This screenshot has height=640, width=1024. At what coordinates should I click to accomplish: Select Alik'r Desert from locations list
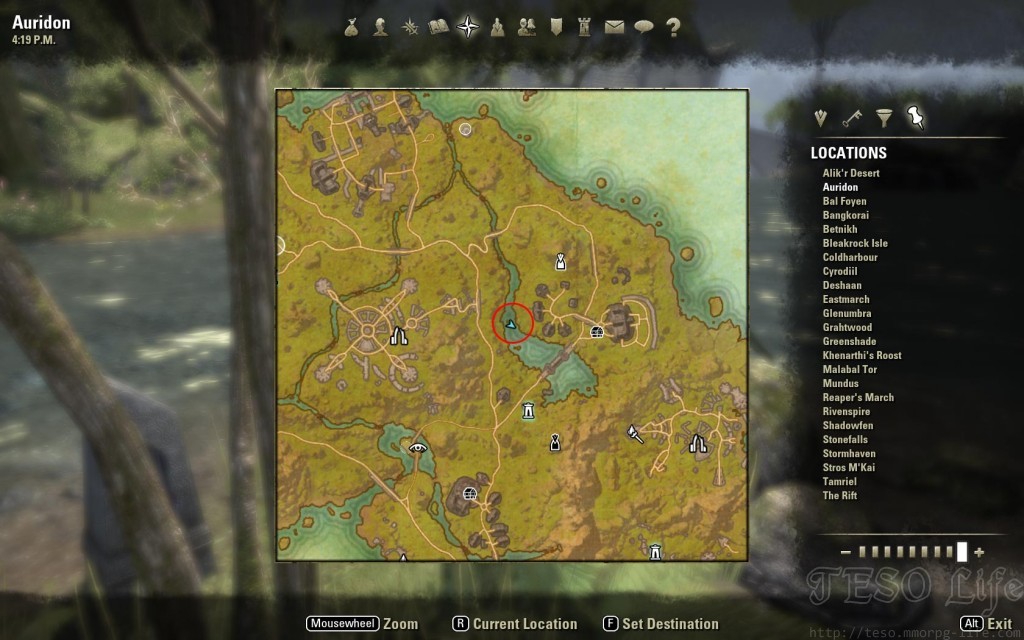pos(851,173)
